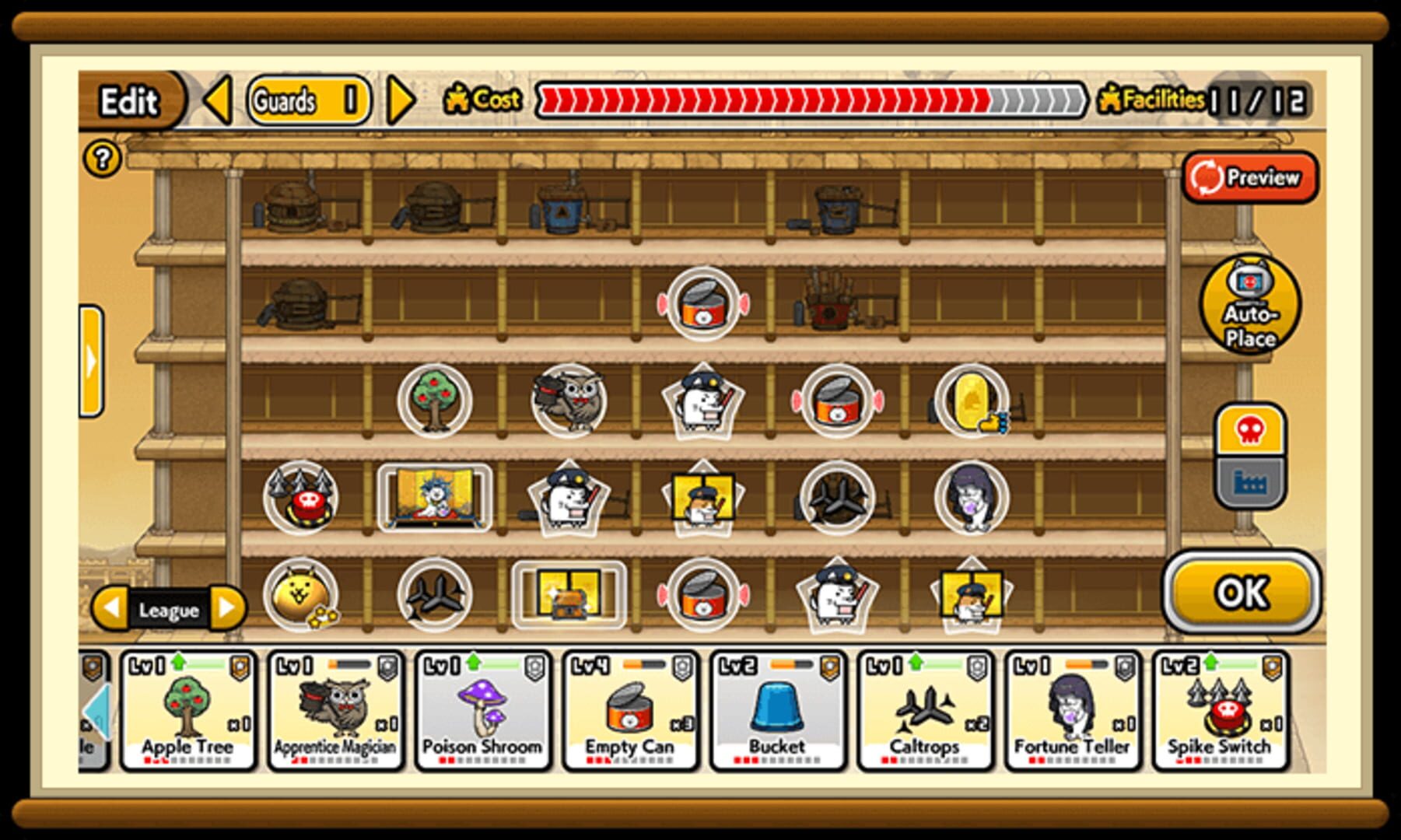Select the Edit label
Image resolution: width=1401 pixels, height=840 pixels.
pyautogui.click(x=130, y=100)
